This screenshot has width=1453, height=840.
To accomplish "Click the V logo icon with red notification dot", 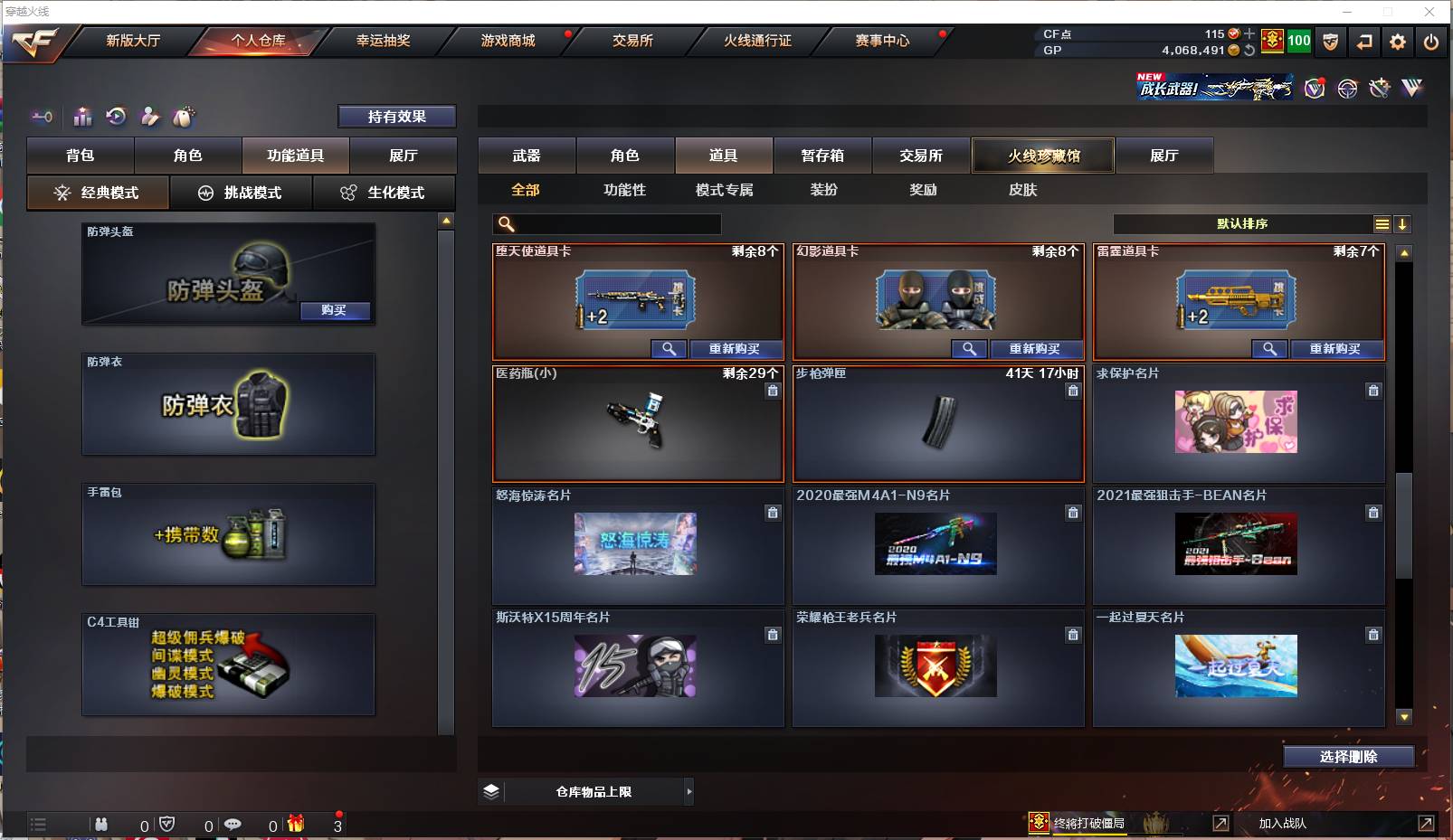I will click(1313, 89).
